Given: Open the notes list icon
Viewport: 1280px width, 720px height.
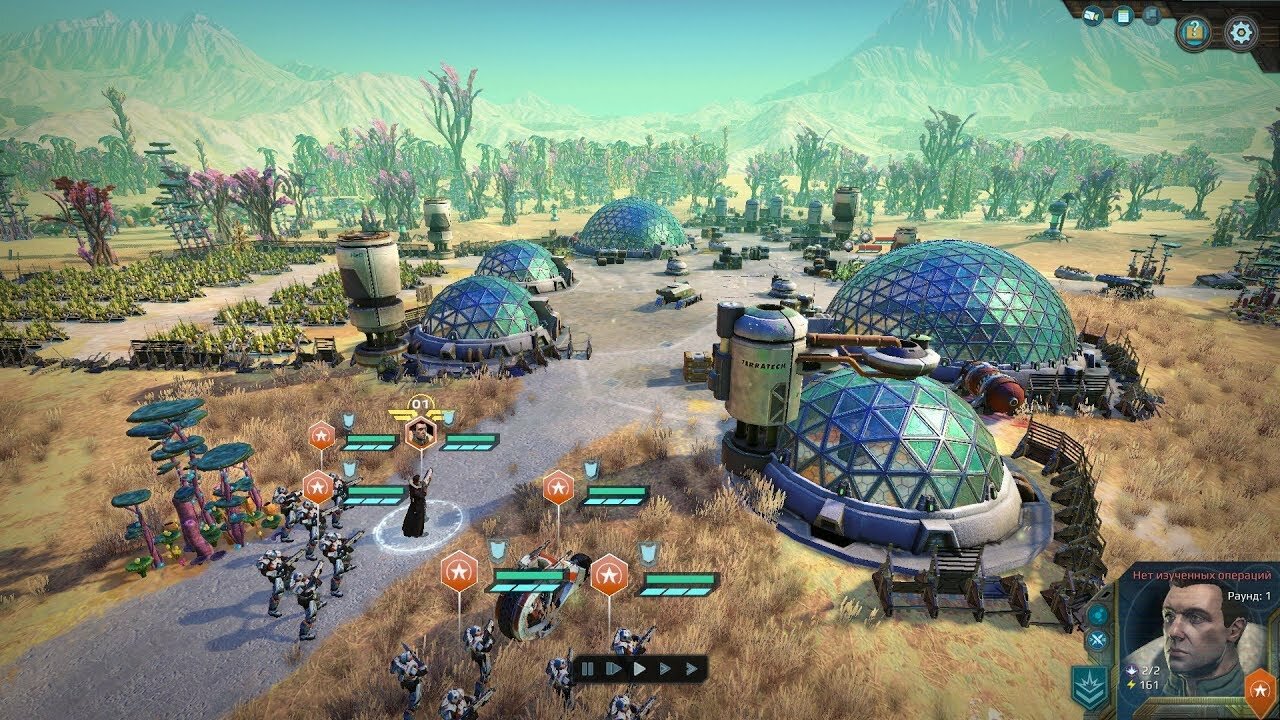Looking at the screenshot, I should tap(1123, 16).
